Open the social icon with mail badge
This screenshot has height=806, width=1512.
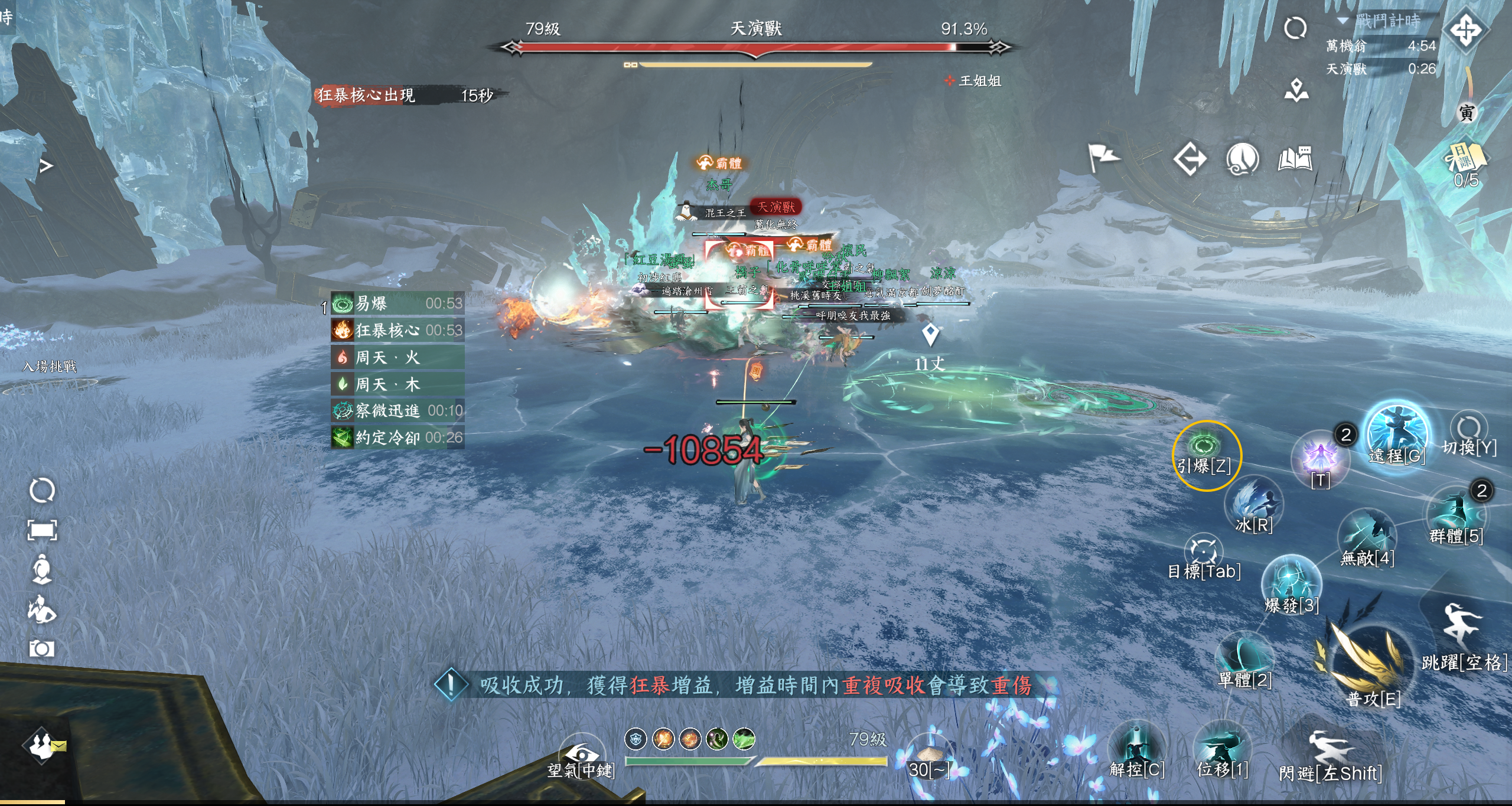43,745
